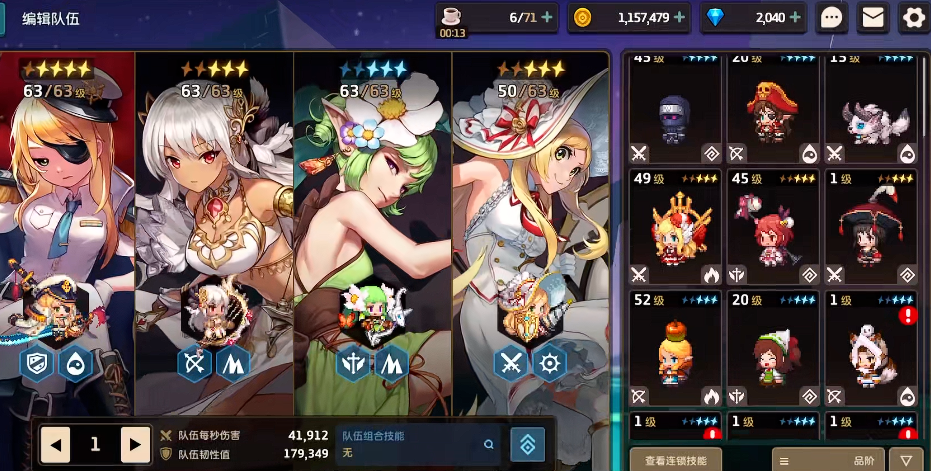Add more blue diamonds
The image size is (931, 471).
[794, 17]
